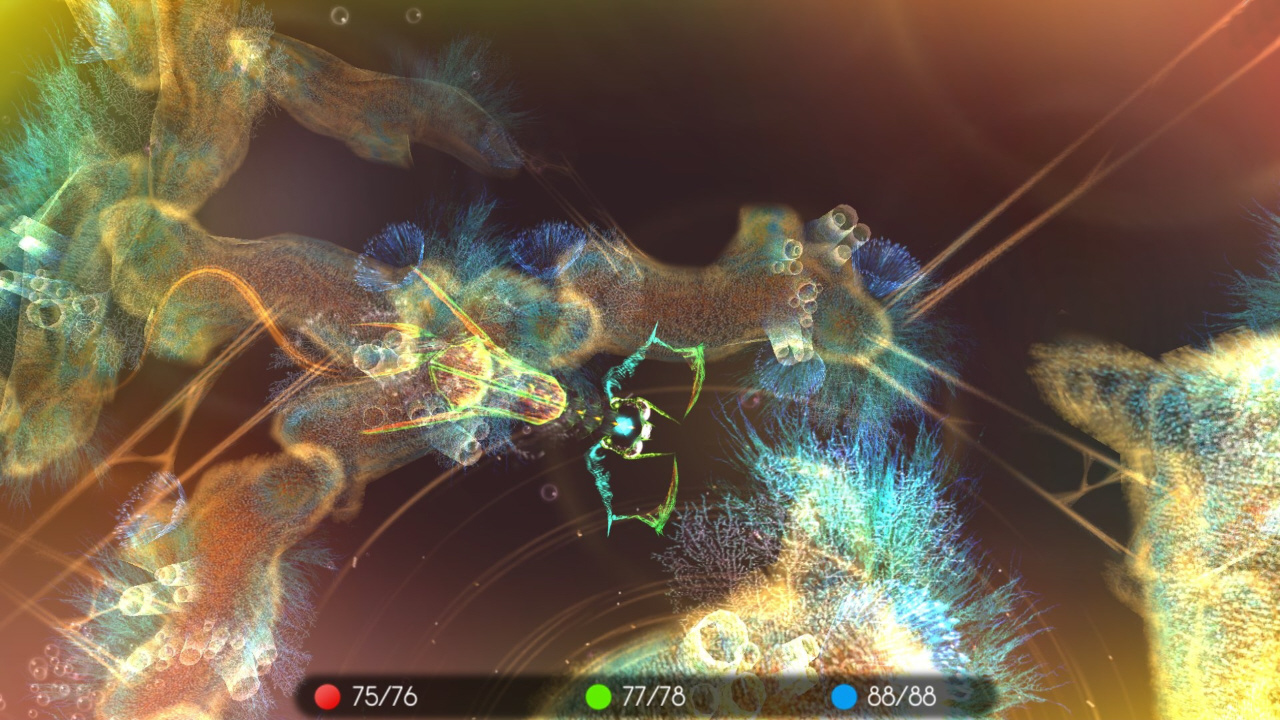Screen dimensions: 1280x720
Task: Click the elongated striped organism near the left coral
Action: pyautogui.click(x=490, y=380)
